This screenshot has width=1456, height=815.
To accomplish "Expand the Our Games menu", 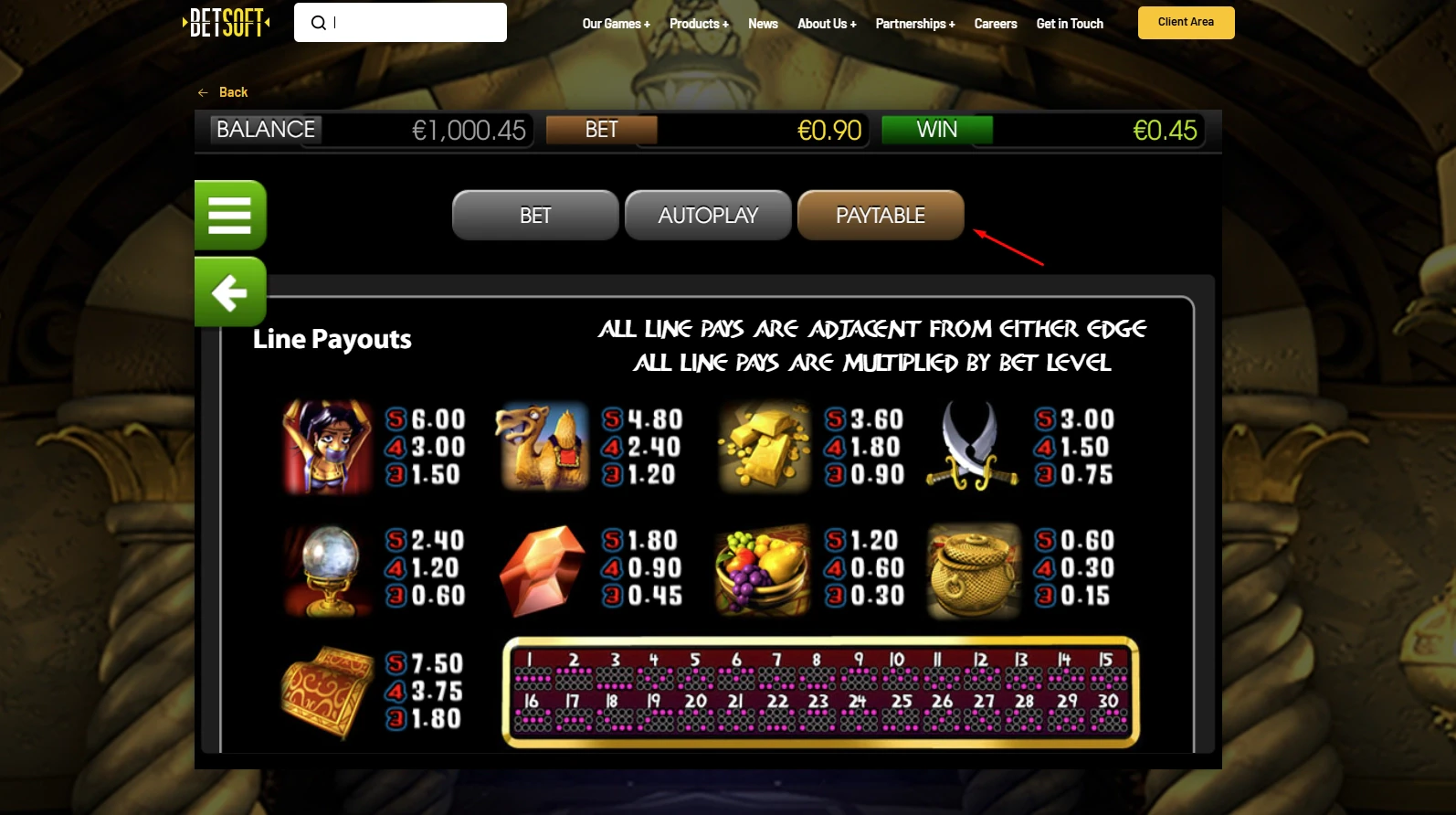I will click(616, 24).
